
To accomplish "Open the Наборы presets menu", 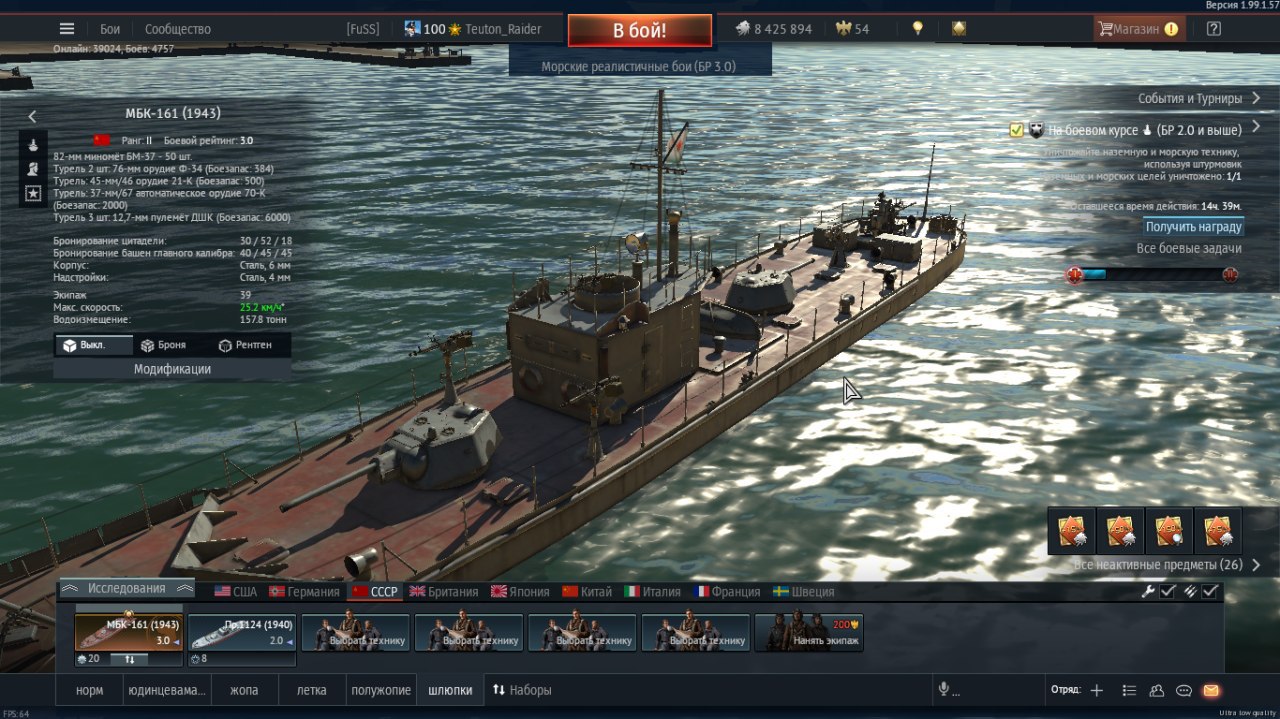I will tap(522, 690).
